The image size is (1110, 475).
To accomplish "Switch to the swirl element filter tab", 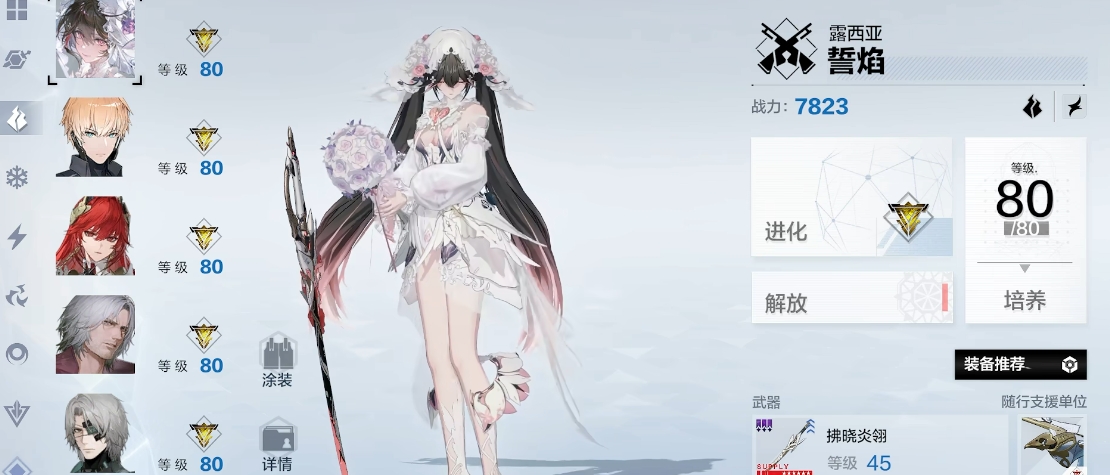I will [18, 295].
